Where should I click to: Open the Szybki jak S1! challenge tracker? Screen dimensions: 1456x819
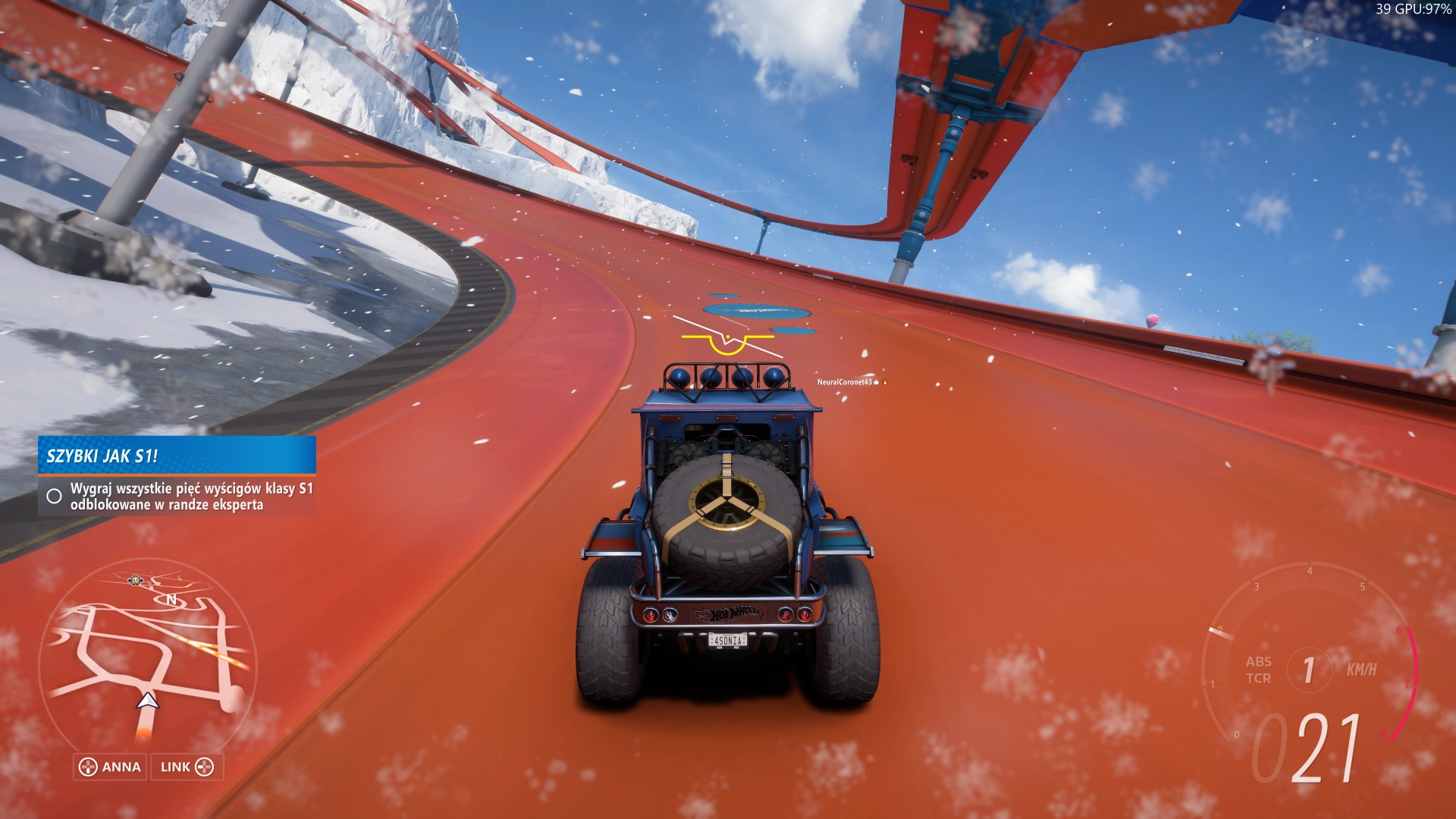pyautogui.click(x=177, y=455)
